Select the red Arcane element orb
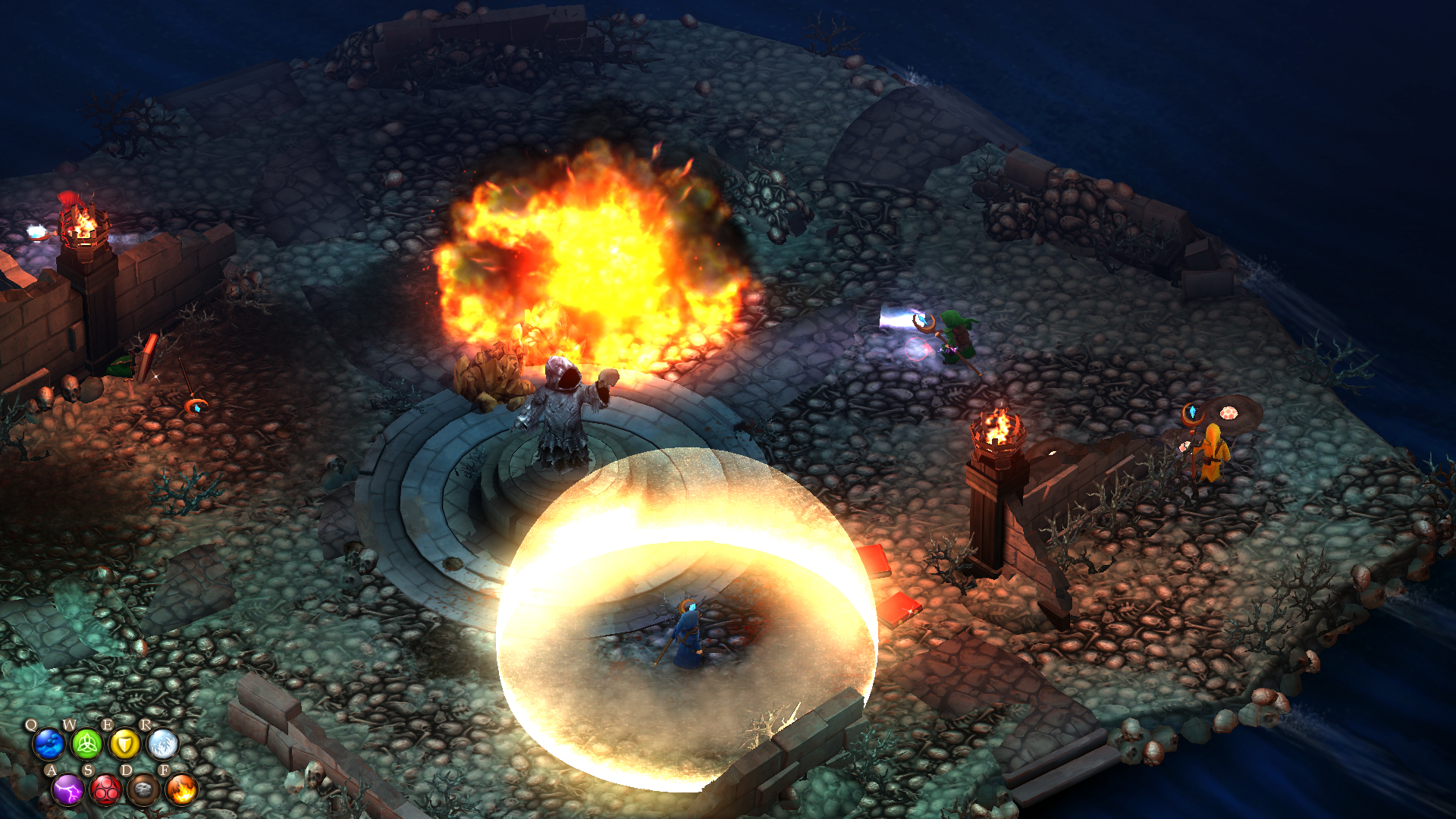The height and width of the screenshot is (819, 1456). (105, 789)
